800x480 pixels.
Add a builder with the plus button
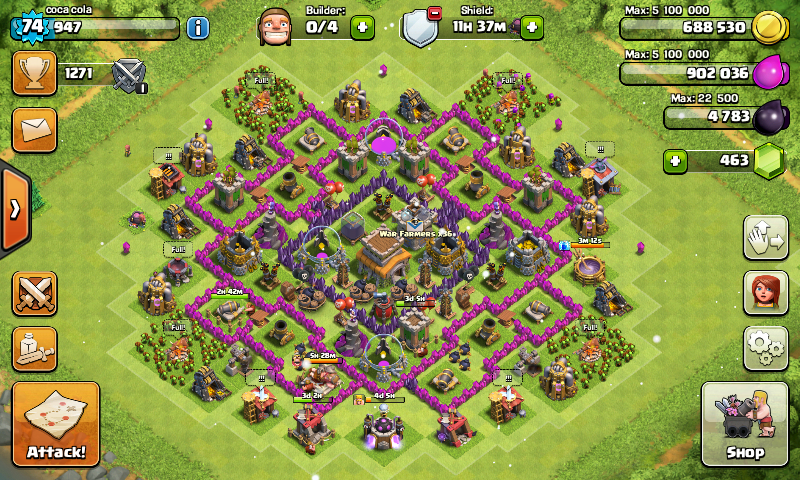click(362, 28)
